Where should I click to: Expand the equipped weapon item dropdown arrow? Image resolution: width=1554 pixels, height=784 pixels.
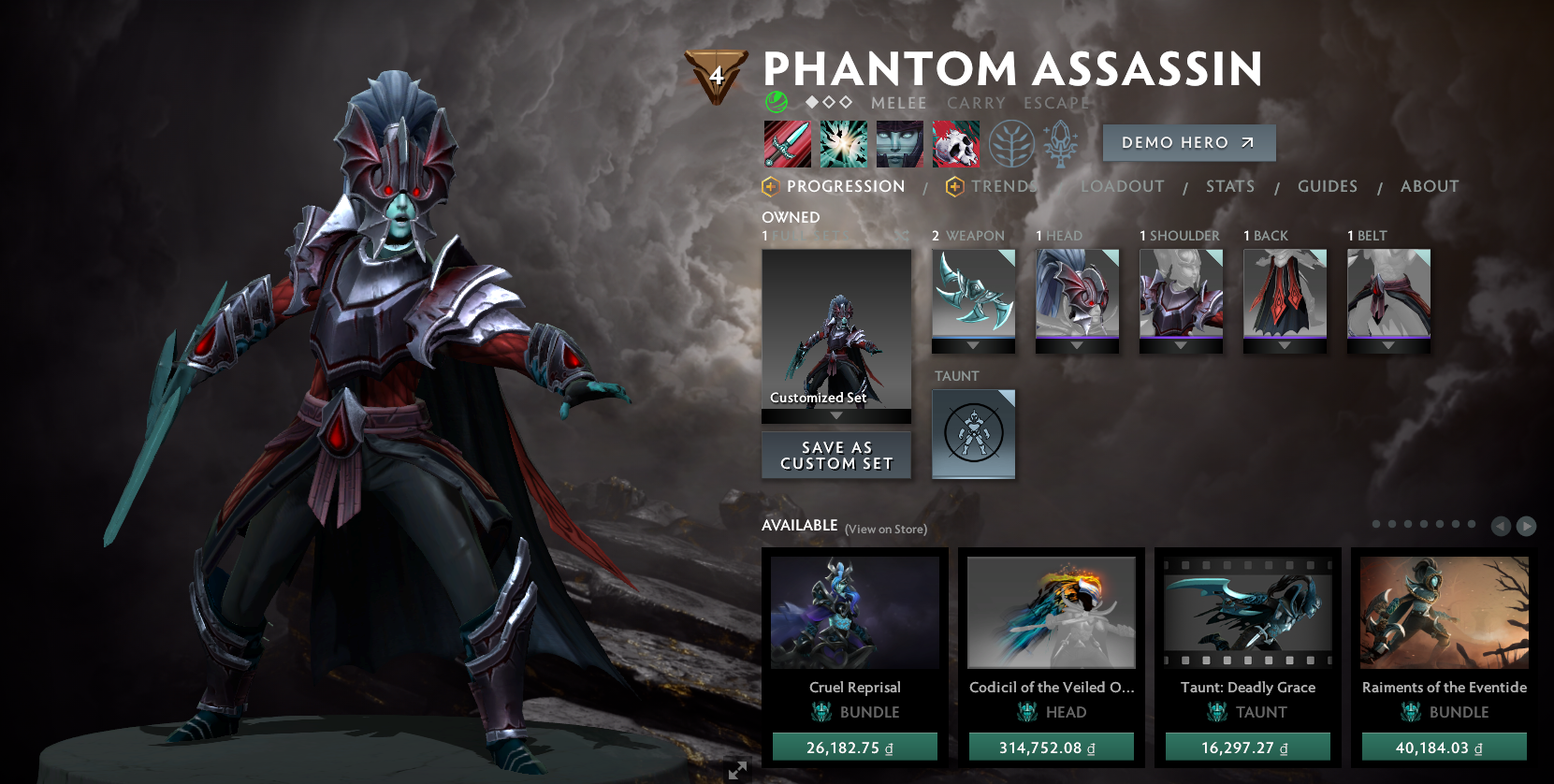point(973,344)
